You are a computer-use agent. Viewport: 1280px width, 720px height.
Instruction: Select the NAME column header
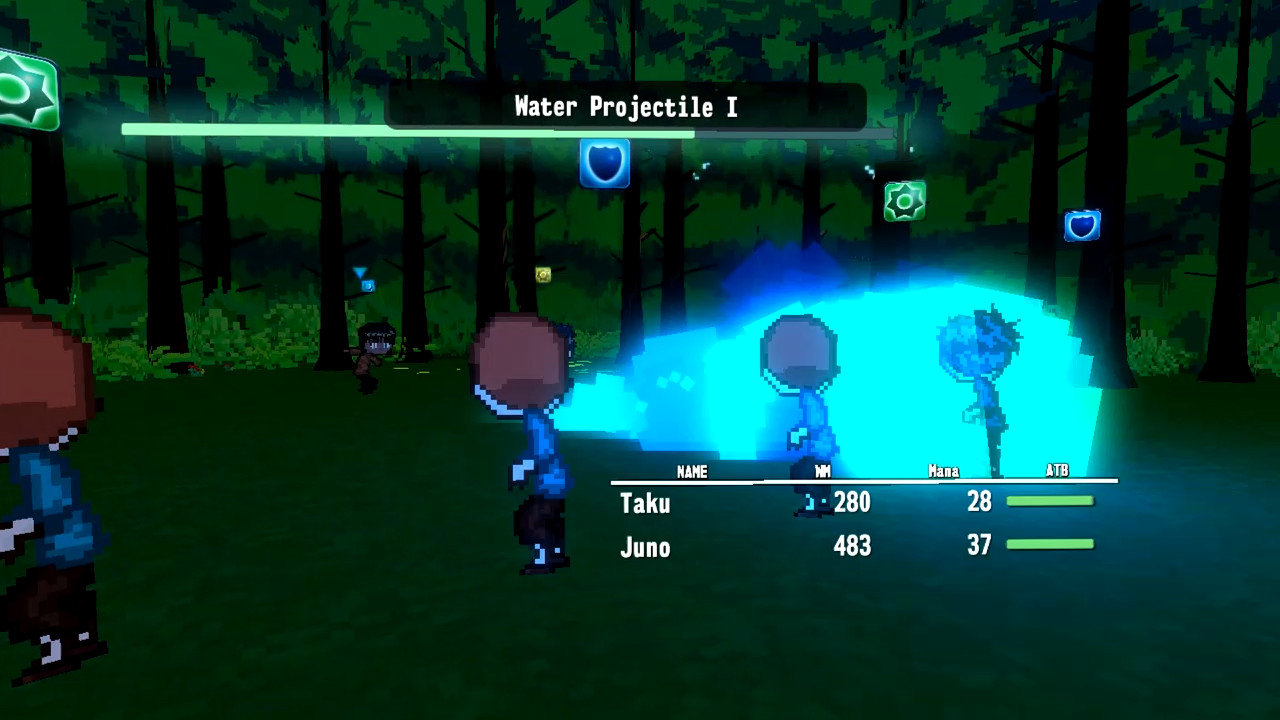click(x=692, y=471)
